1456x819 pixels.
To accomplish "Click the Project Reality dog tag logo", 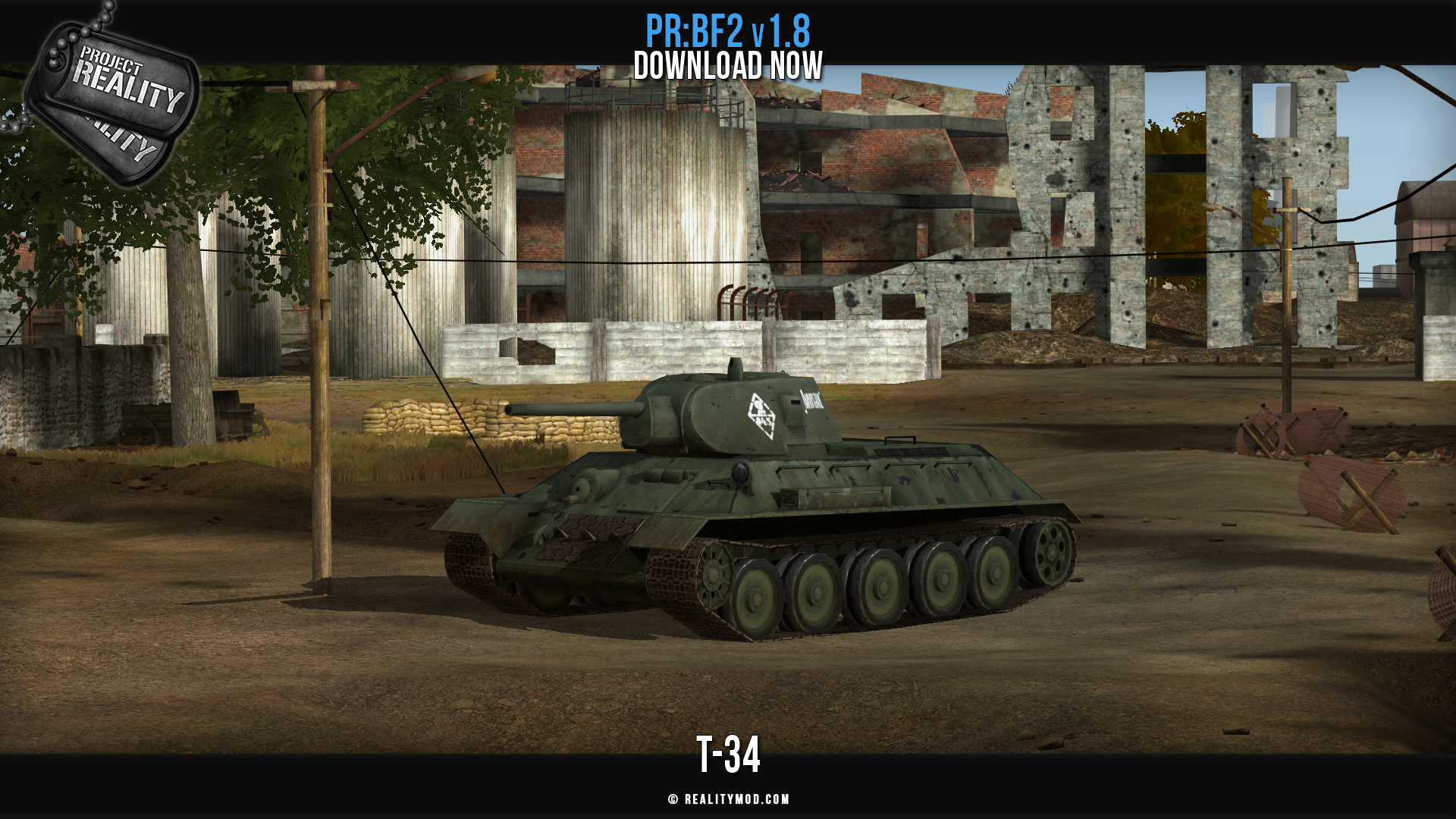I will point(114,95).
